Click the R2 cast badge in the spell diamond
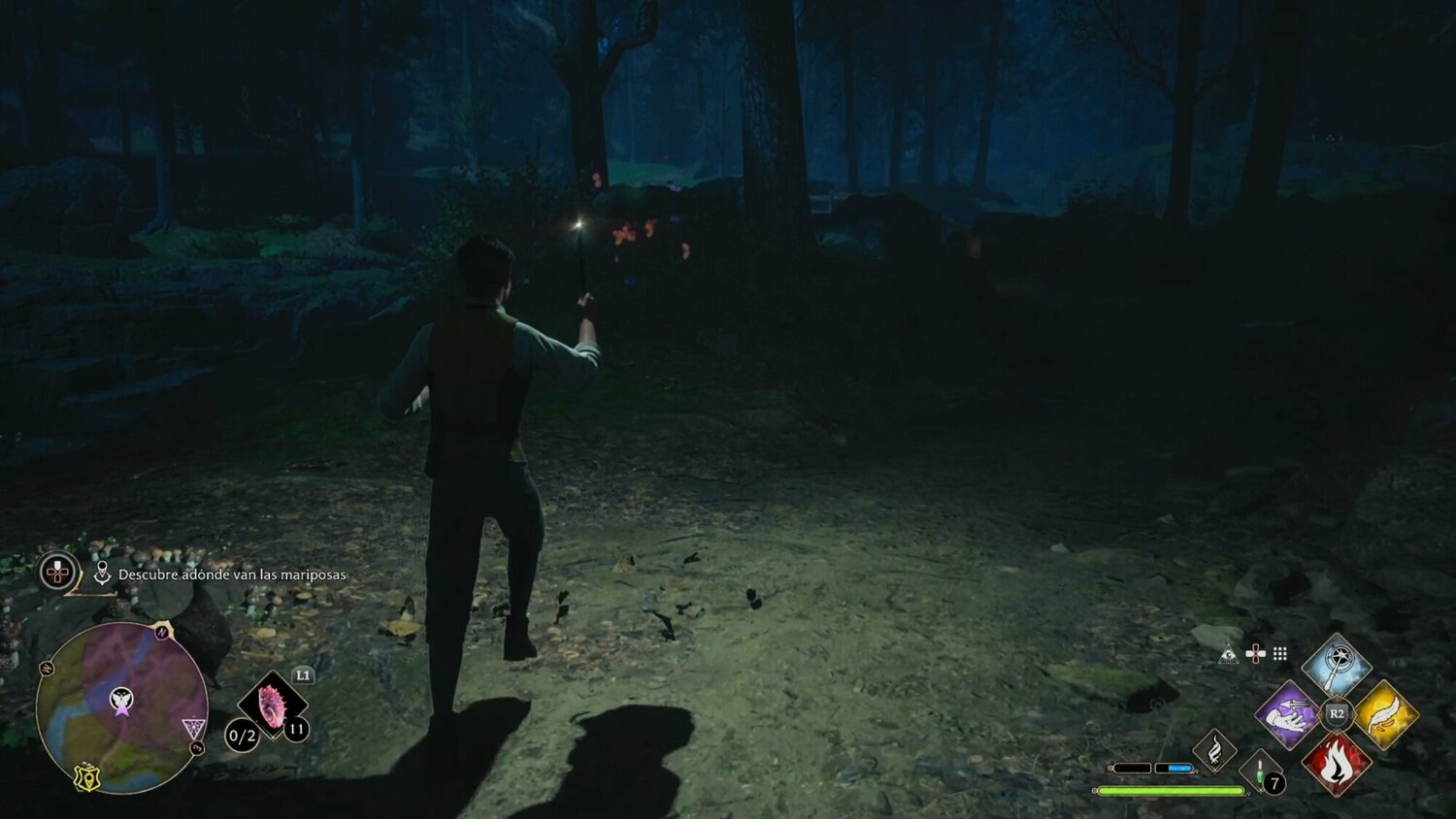The height and width of the screenshot is (819, 1456). click(x=1337, y=712)
